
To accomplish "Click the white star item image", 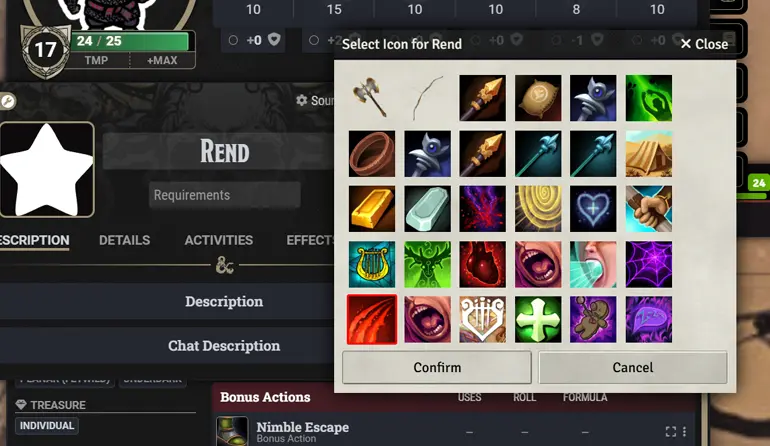I will [47, 170].
